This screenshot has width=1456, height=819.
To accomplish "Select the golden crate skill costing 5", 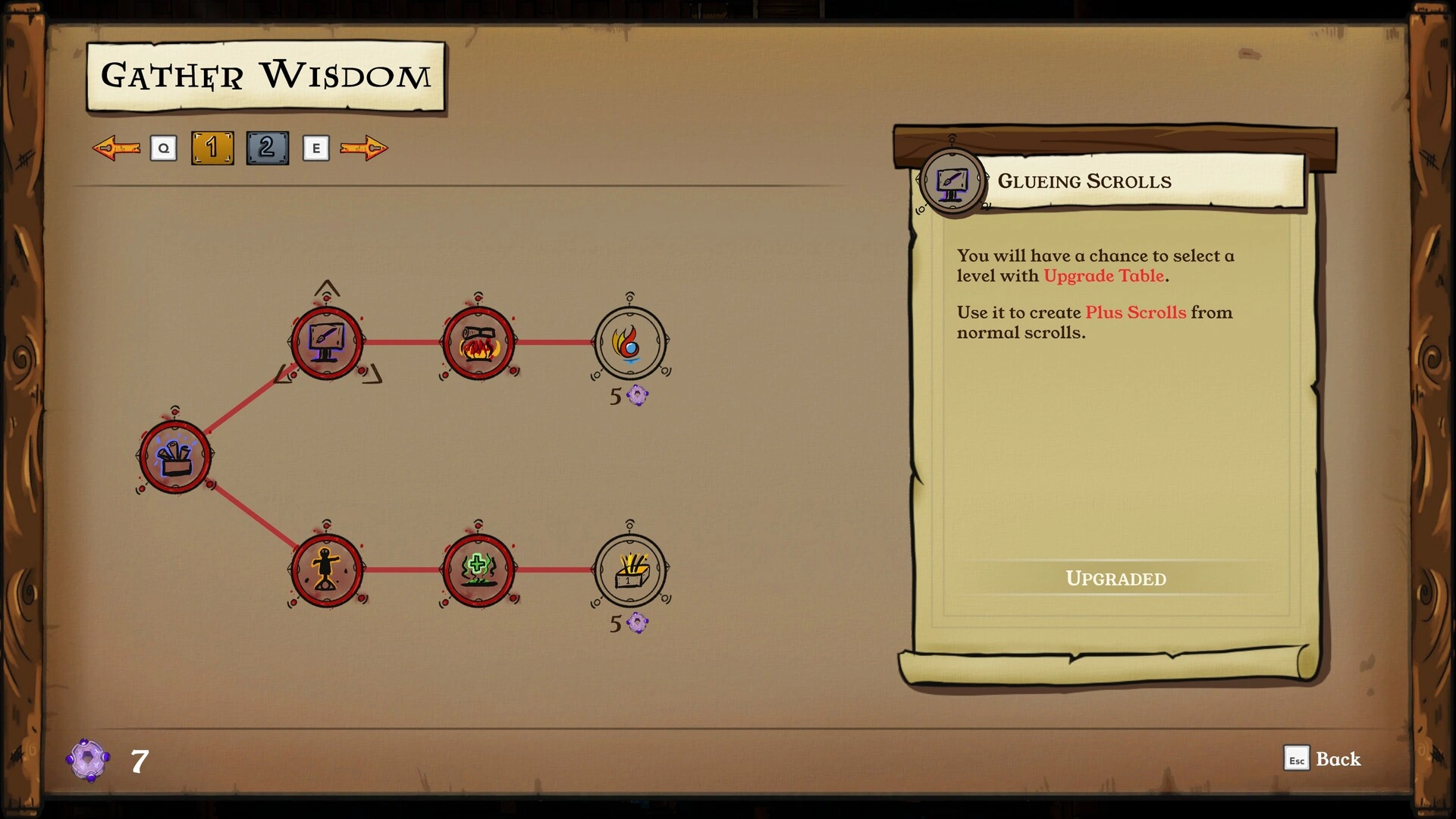I will click(630, 570).
